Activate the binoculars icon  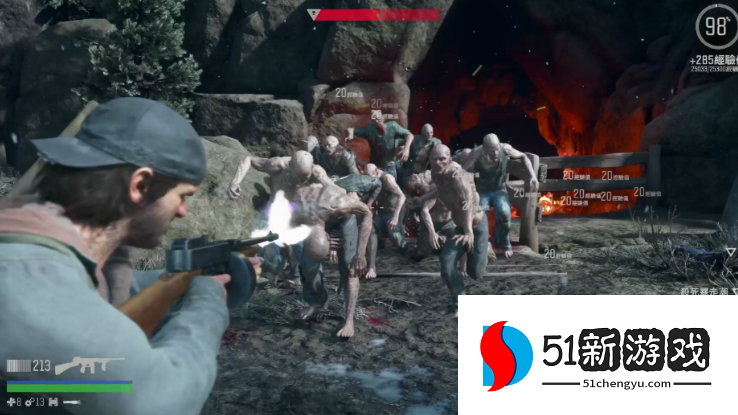click(53, 402)
